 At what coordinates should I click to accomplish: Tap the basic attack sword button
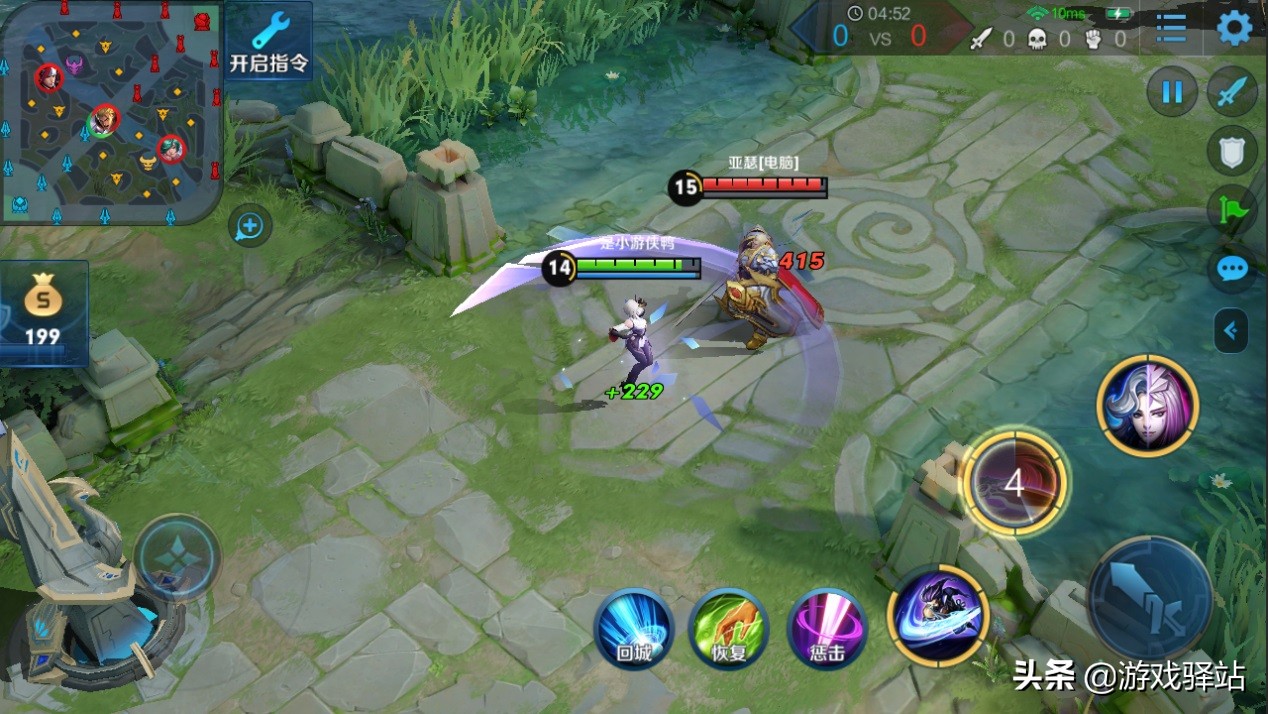pos(1149,599)
